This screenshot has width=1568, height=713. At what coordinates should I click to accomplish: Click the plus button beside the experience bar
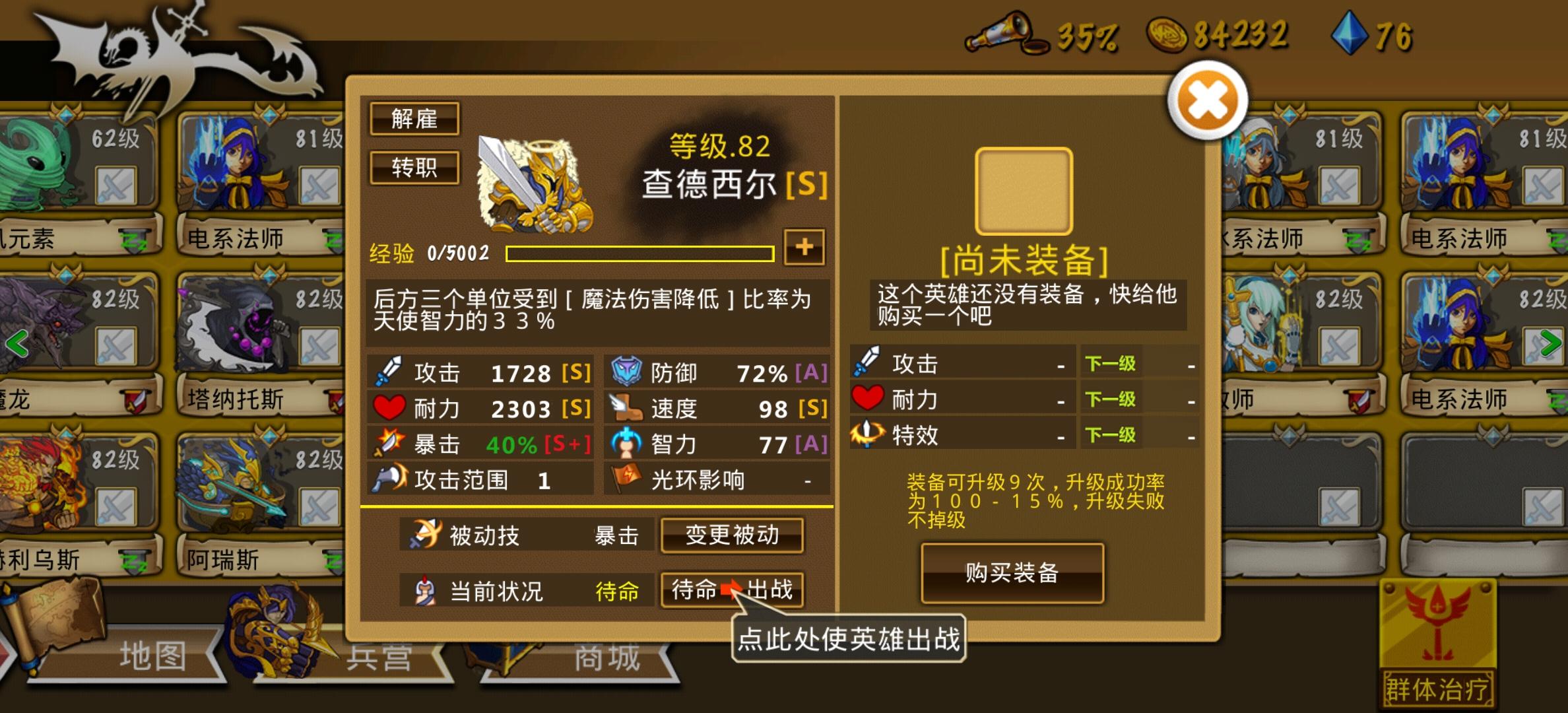click(804, 248)
